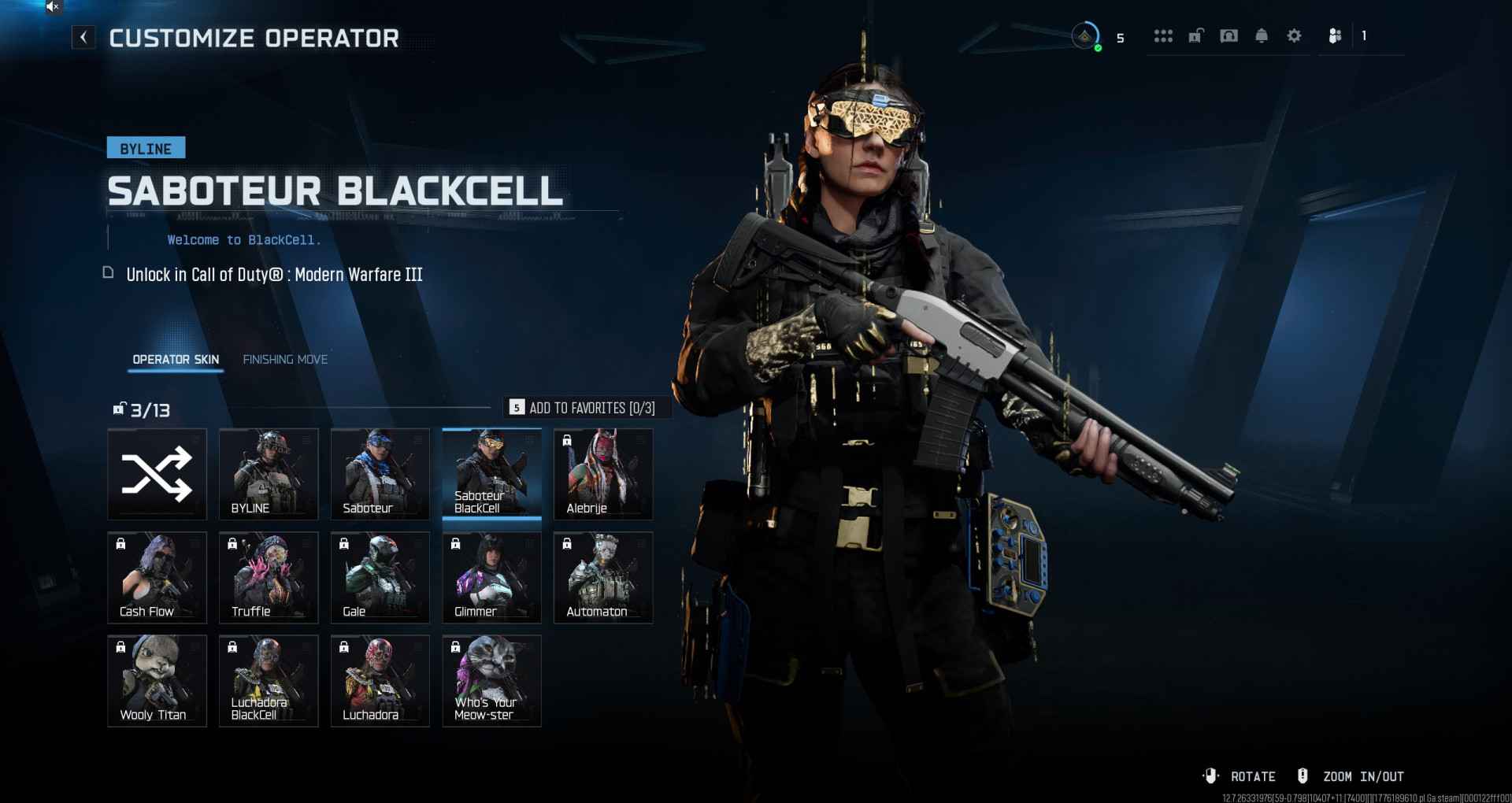The height and width of the screenshot is (803, 1512).
Task: Select the BYLINE default skin
Action: coord(269,474)
